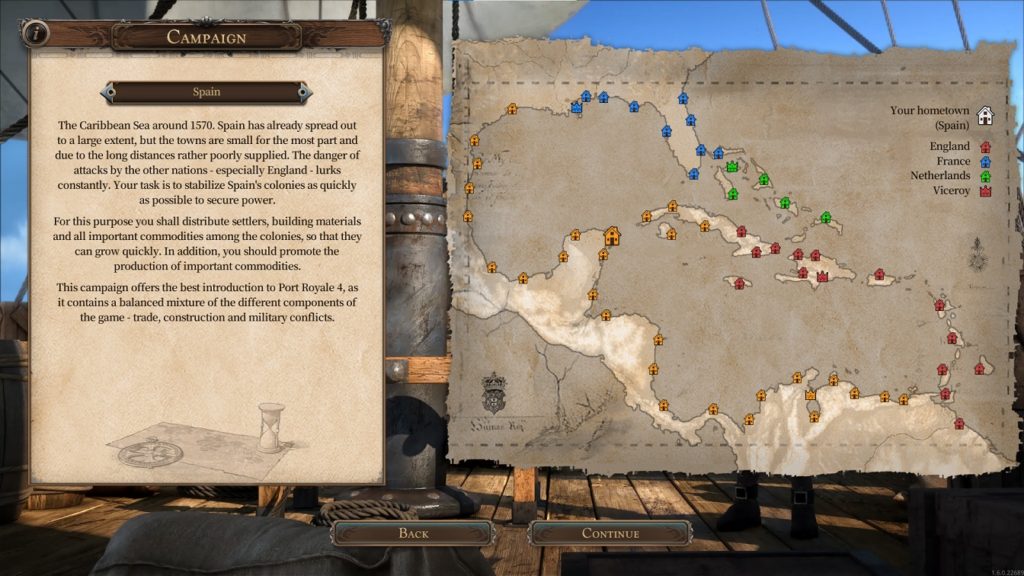Continue to the next campaign step
The image size is (1024, 576).
610,533
